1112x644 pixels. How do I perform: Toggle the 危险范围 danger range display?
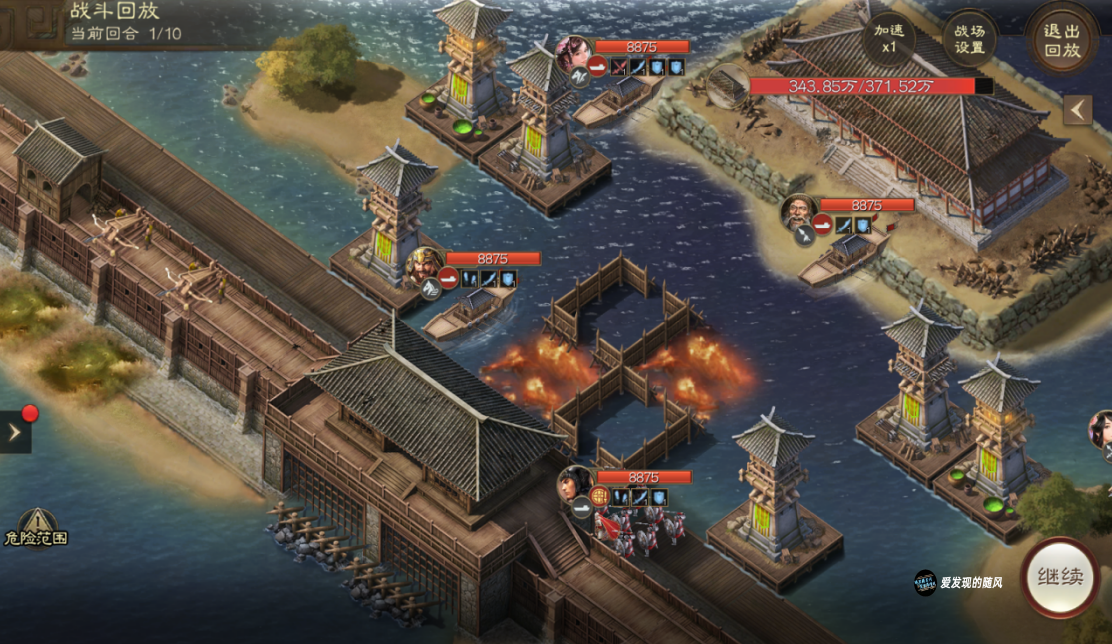(x=36, y=527)
